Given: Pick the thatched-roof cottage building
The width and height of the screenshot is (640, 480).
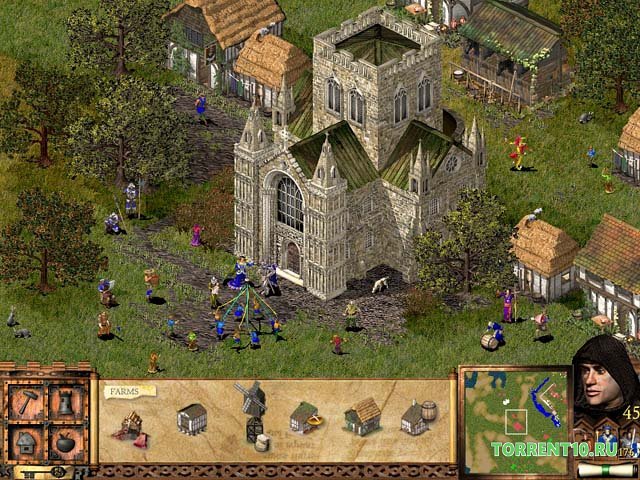Looking at the screenshot, I should (363, 418).
